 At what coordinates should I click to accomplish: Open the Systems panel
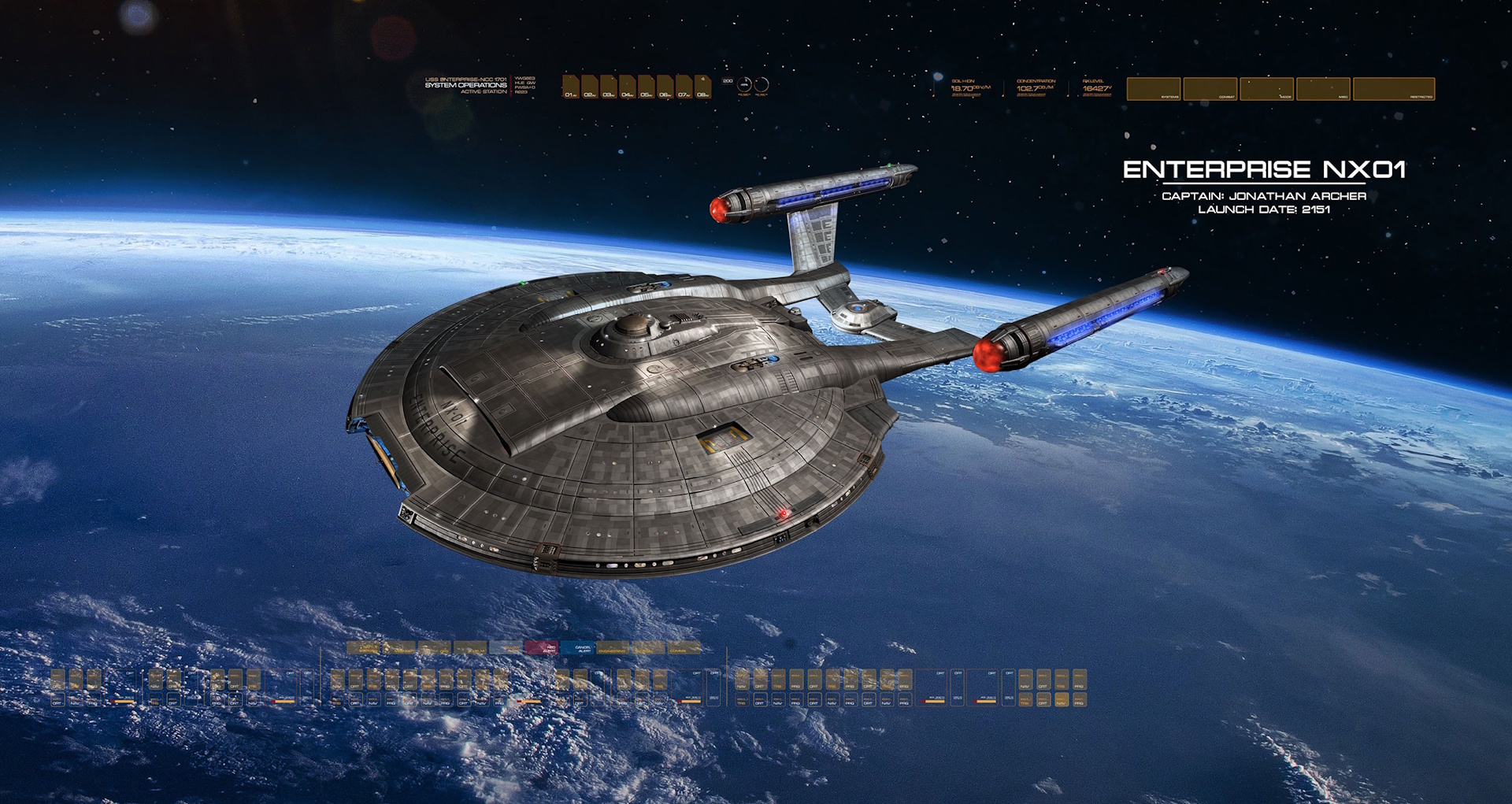pyautogui.click(x=1154, y=89)
